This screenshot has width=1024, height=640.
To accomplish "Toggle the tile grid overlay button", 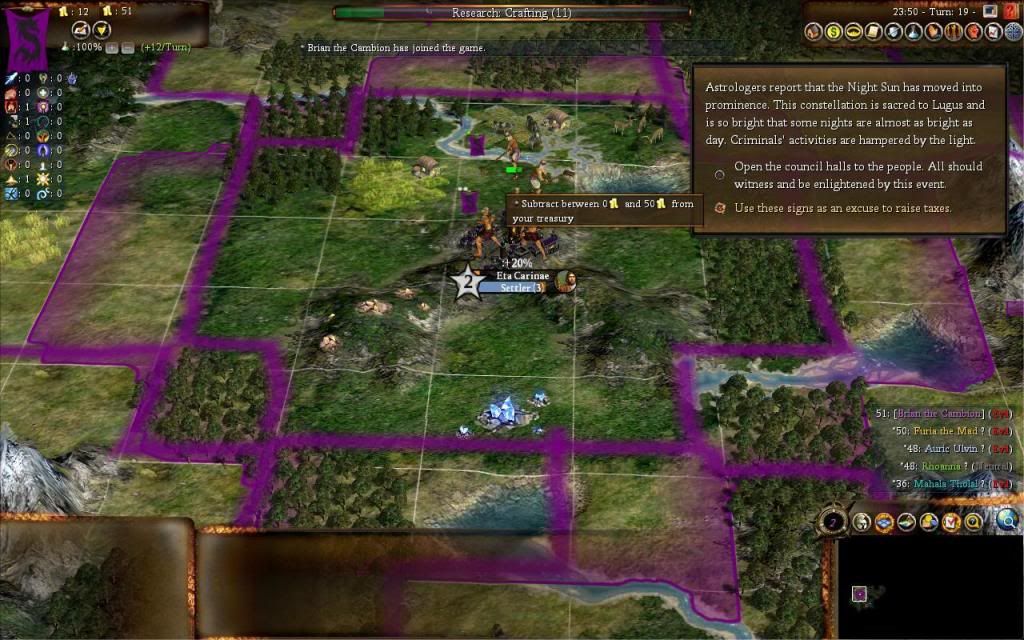I will pos(882,521).
